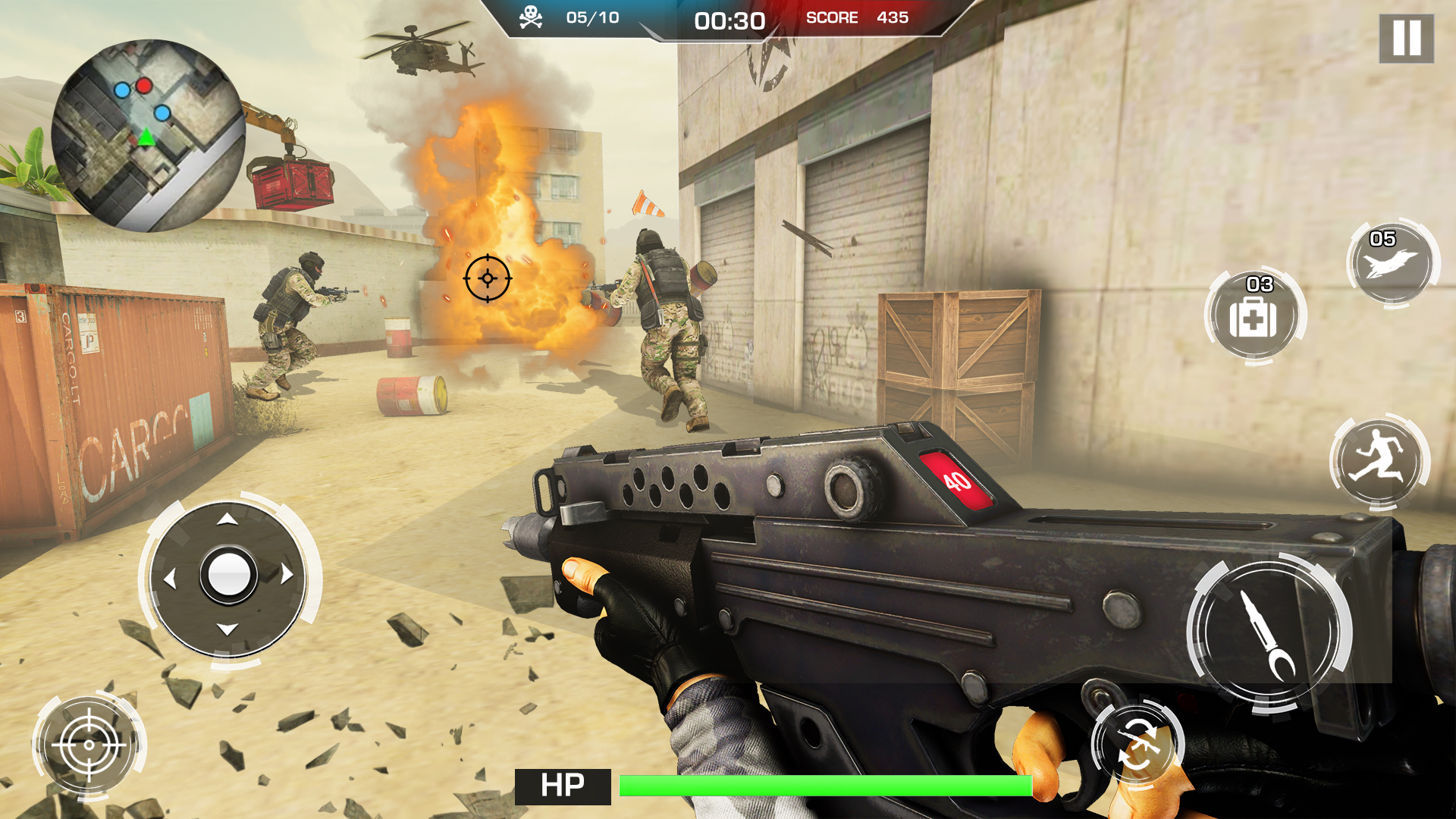Viewport: 1456px width, 819px height.
Task: Select the SCORE 435 display
Action: pos(857,18)
